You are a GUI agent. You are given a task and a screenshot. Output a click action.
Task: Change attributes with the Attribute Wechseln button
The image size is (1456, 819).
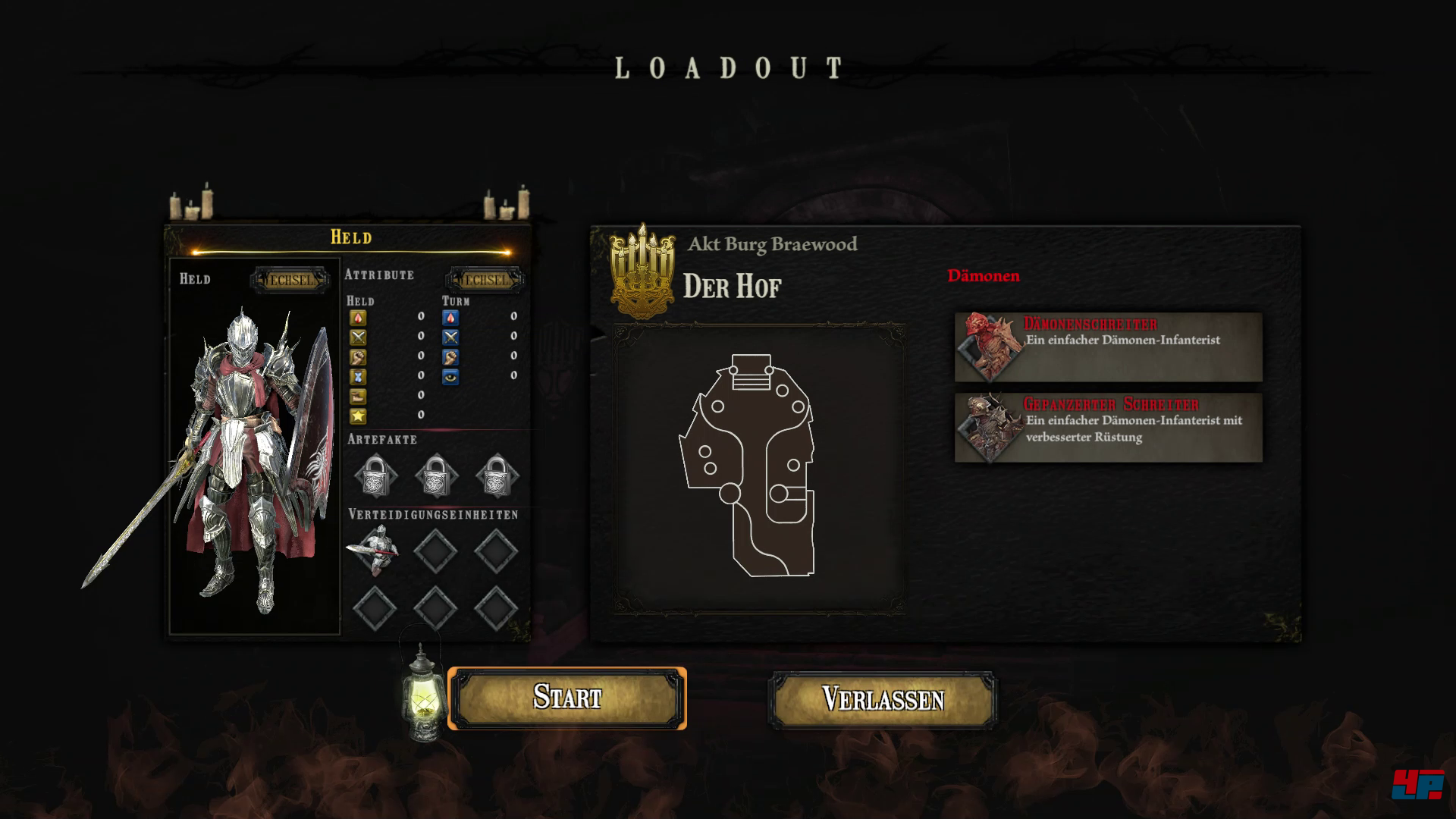click(485, 280)
